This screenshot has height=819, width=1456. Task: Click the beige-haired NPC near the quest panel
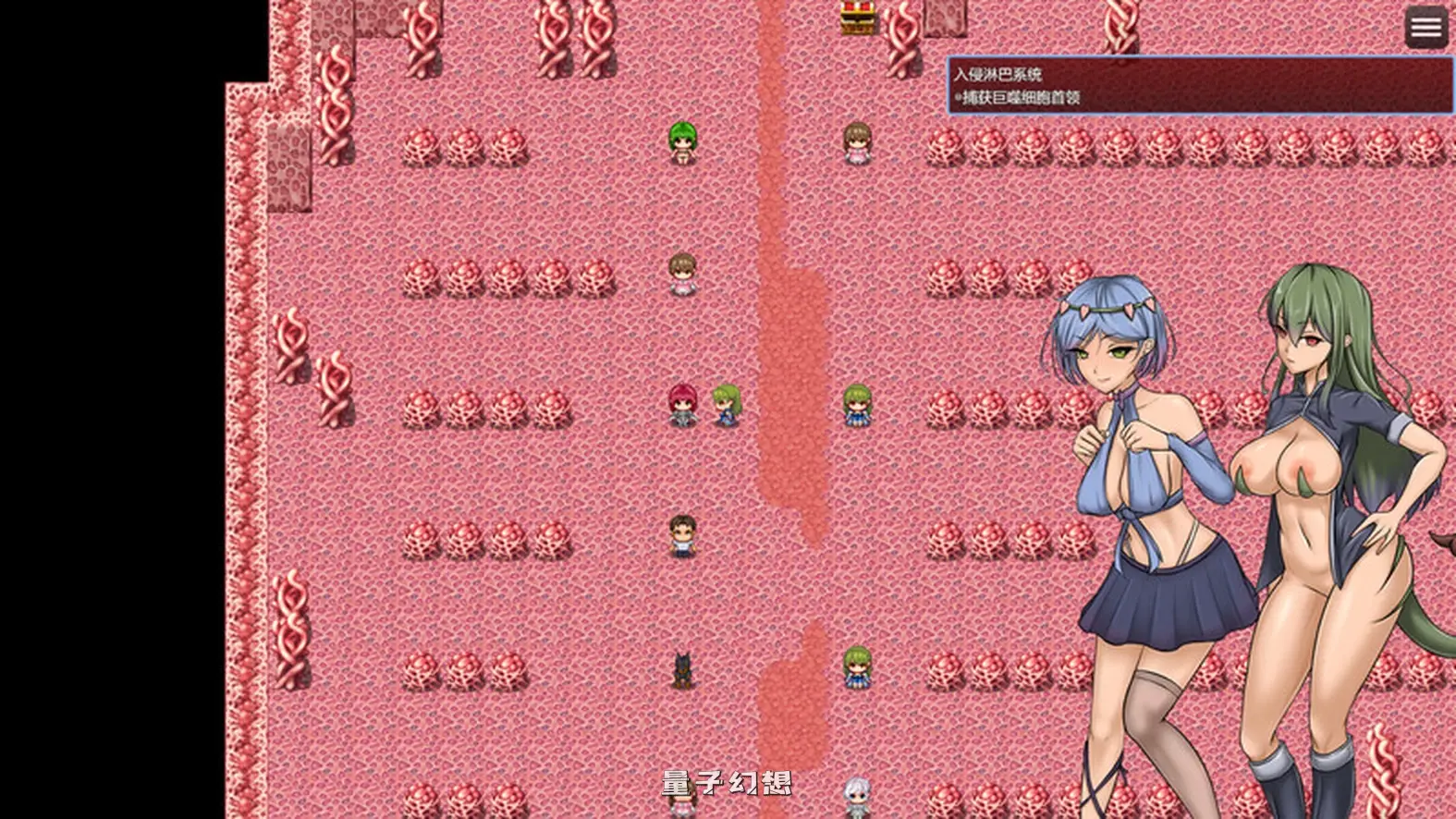tap(856, 143)
